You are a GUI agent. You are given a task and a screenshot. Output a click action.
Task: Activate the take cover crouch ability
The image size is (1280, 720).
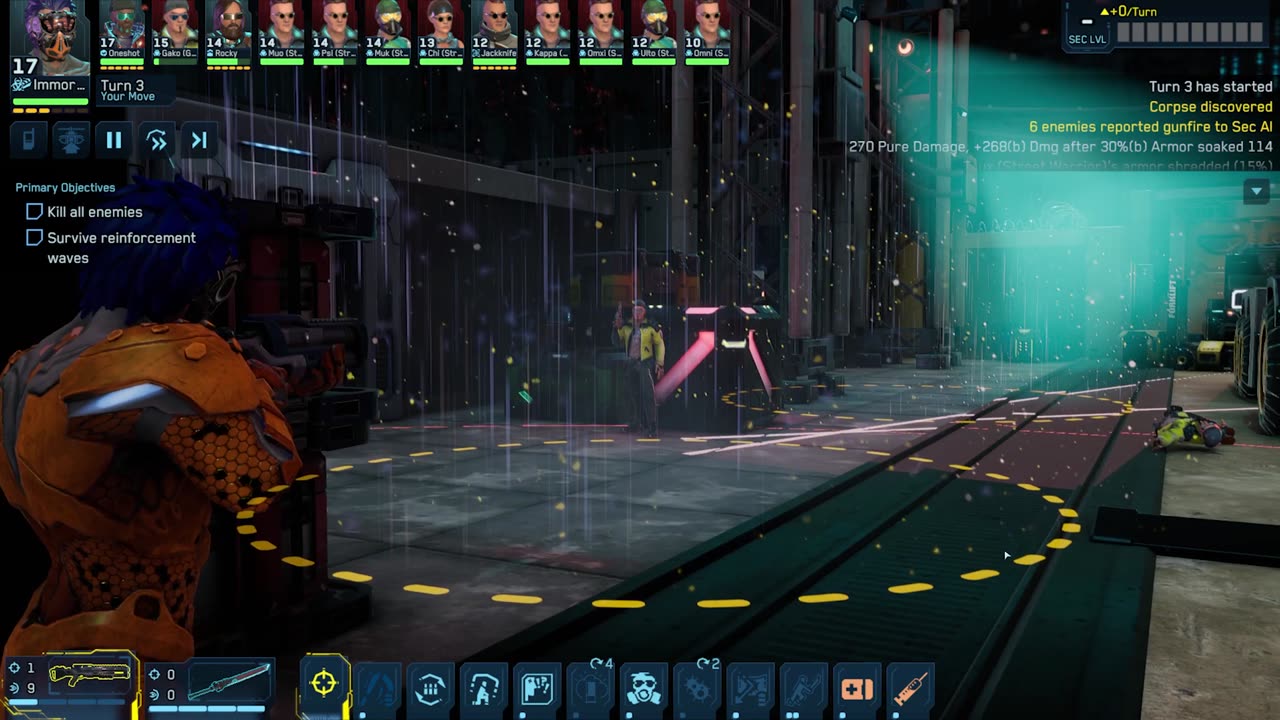(x=484, y=688)
